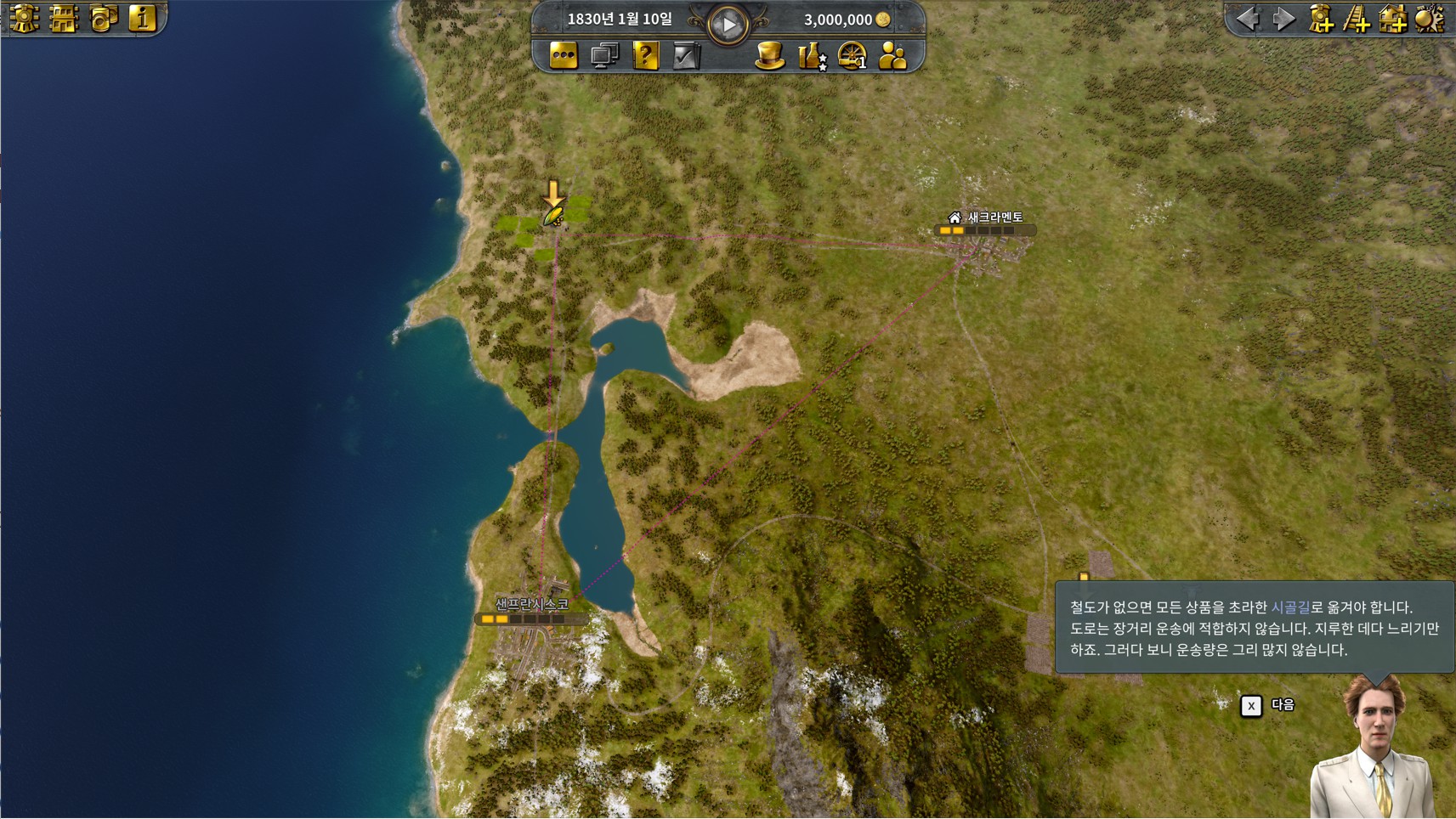Start time with the play button
The height and width of the screenshot is (819, 1456).
point(728,25)
